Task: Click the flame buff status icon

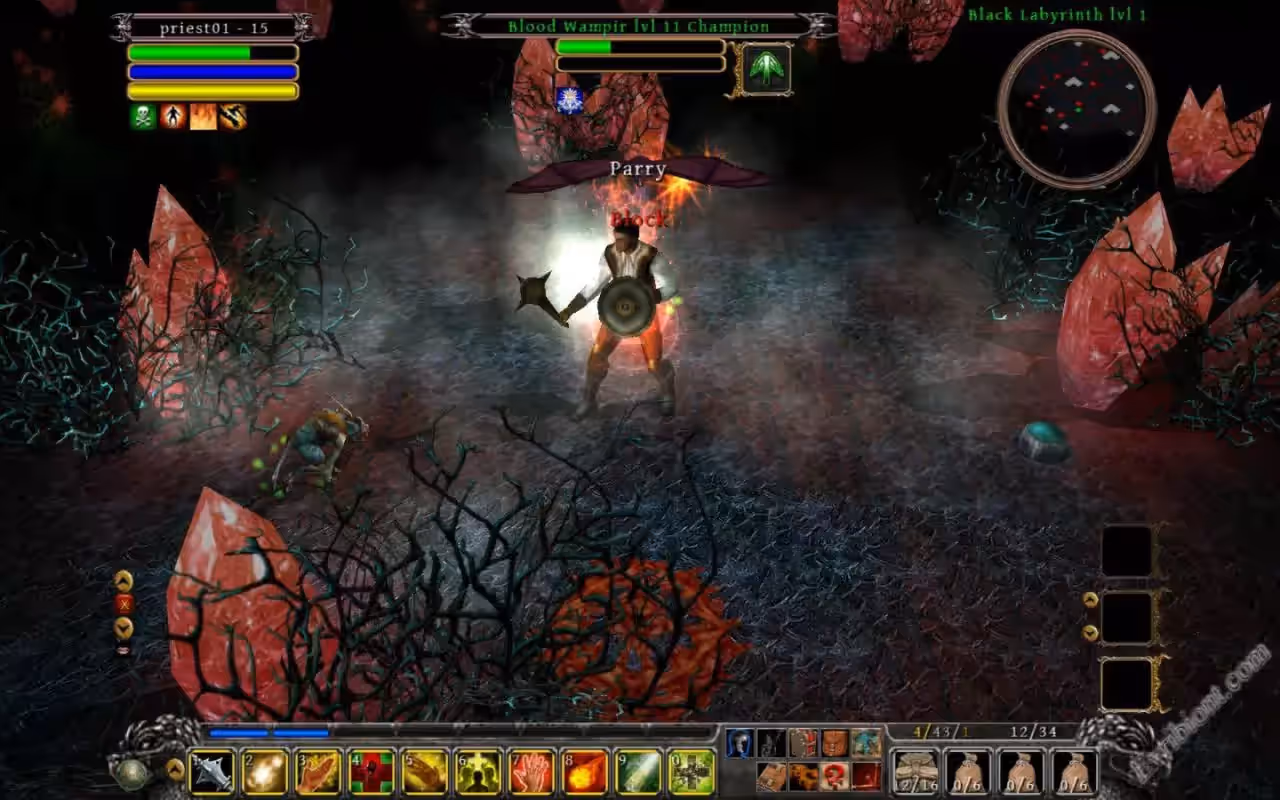Action: (x=203, y=117)
